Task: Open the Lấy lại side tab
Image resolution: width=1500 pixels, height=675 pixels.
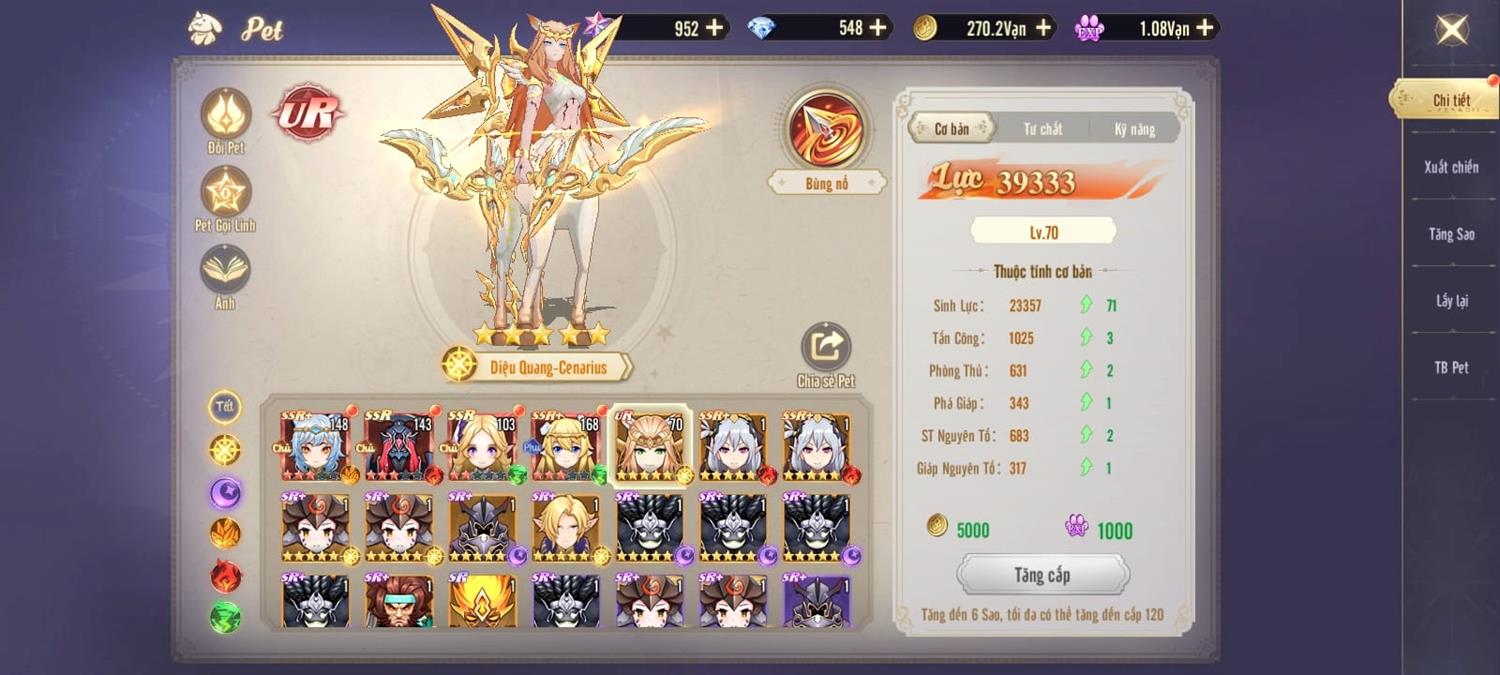Action: tap(1451, 301)
